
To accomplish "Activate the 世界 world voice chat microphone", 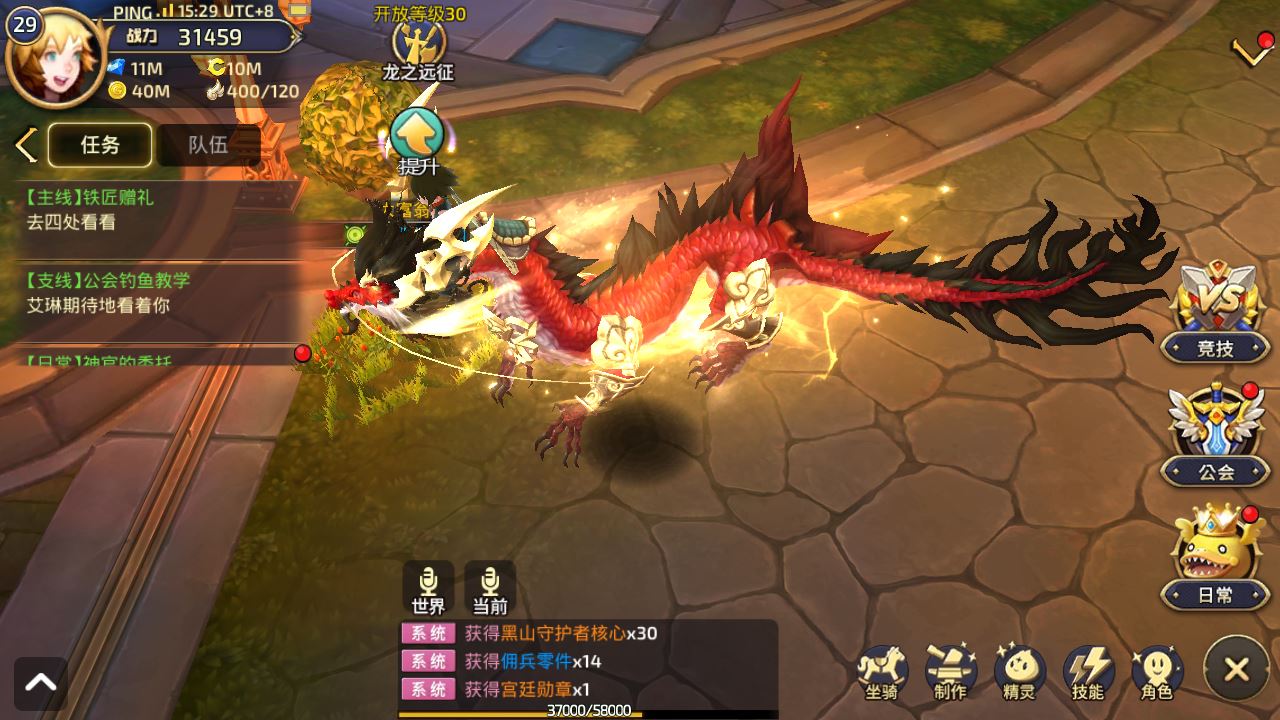I will 428,588.
